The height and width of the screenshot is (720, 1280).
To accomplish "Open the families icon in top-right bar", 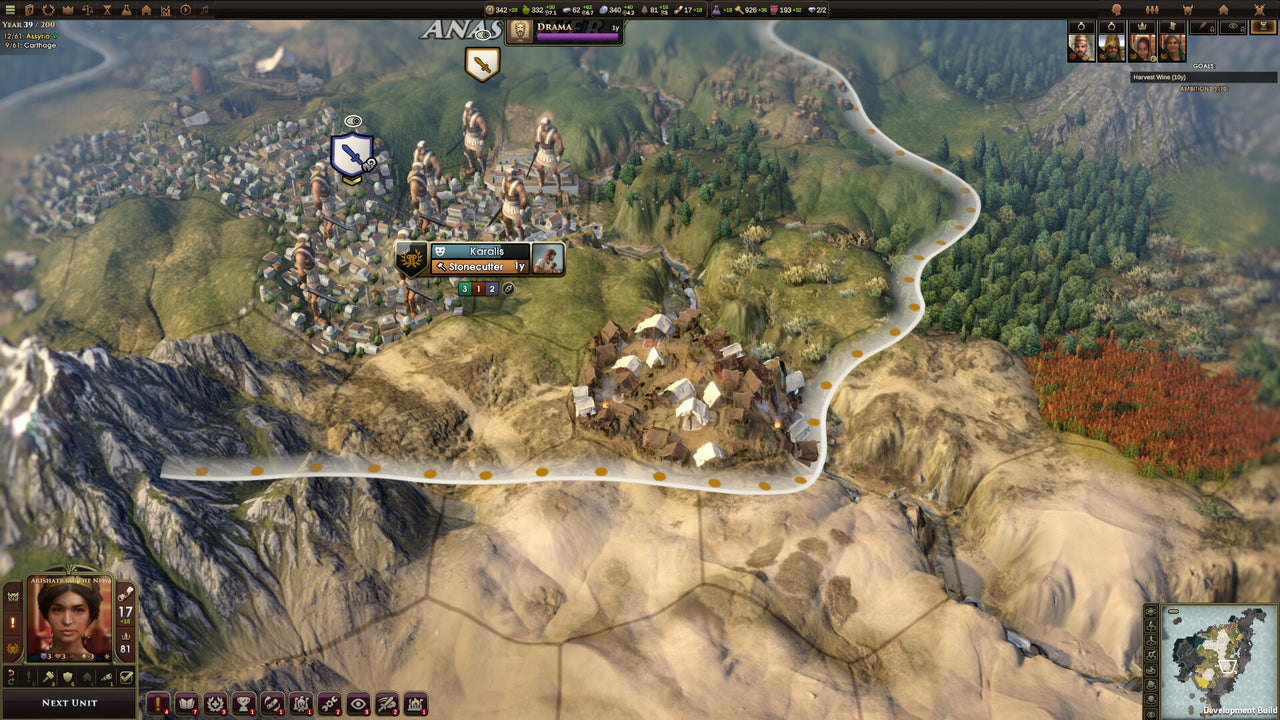I will [x=1153, y=10].
